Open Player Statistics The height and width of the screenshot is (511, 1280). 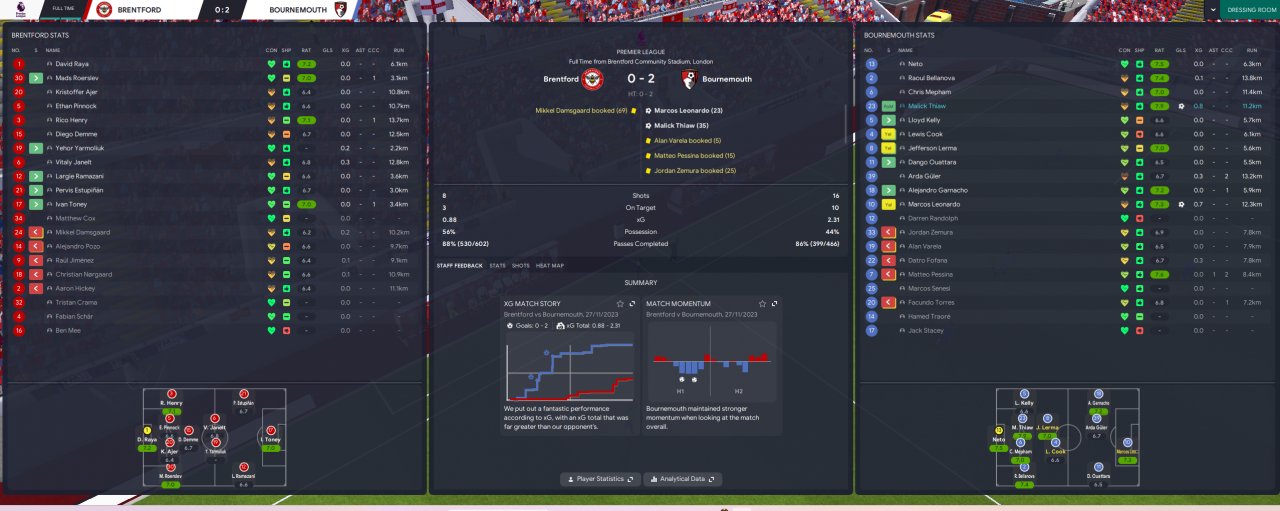coord(600,479)
